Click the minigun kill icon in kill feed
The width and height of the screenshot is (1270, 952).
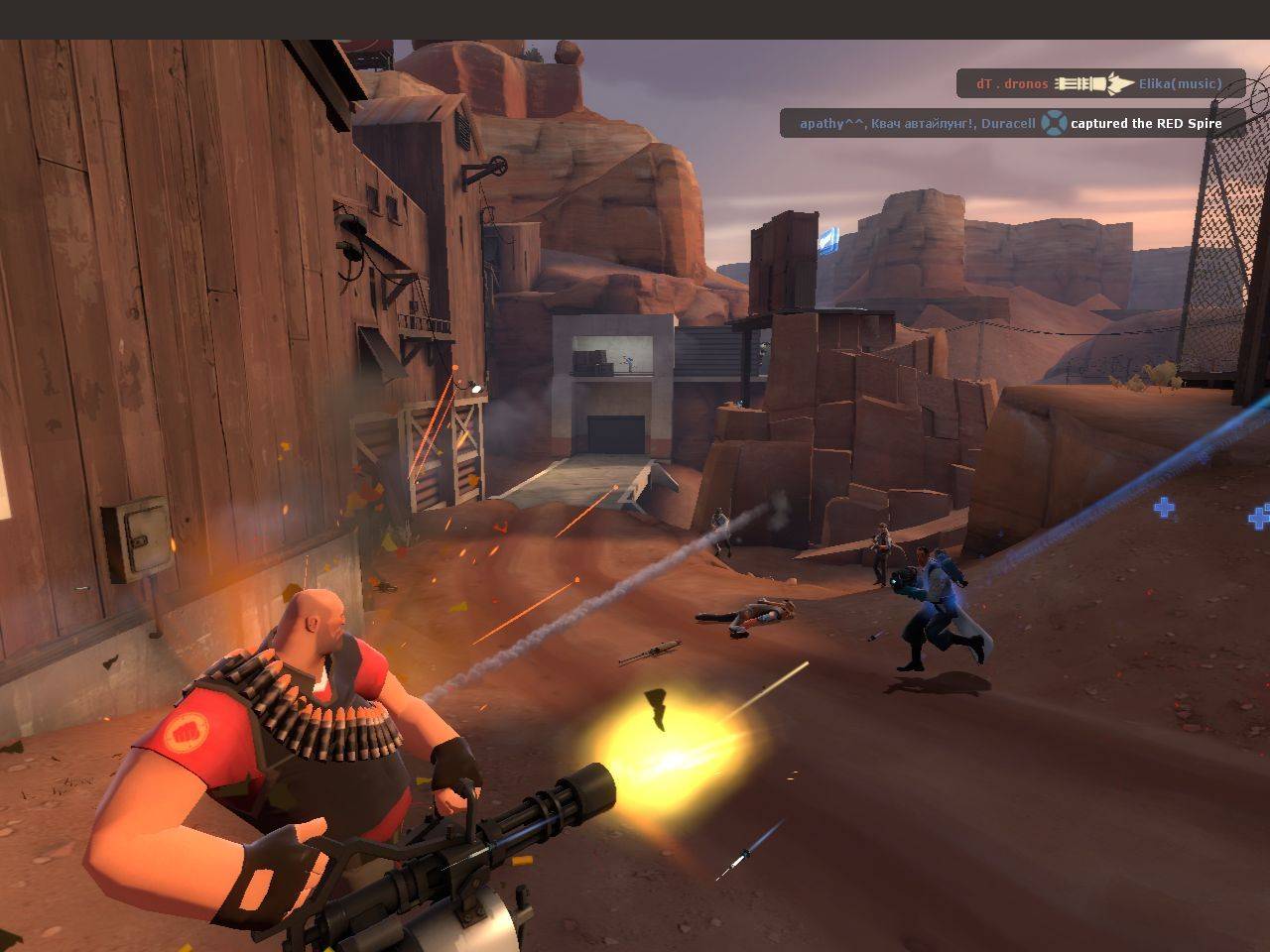tap(1093, 84)
